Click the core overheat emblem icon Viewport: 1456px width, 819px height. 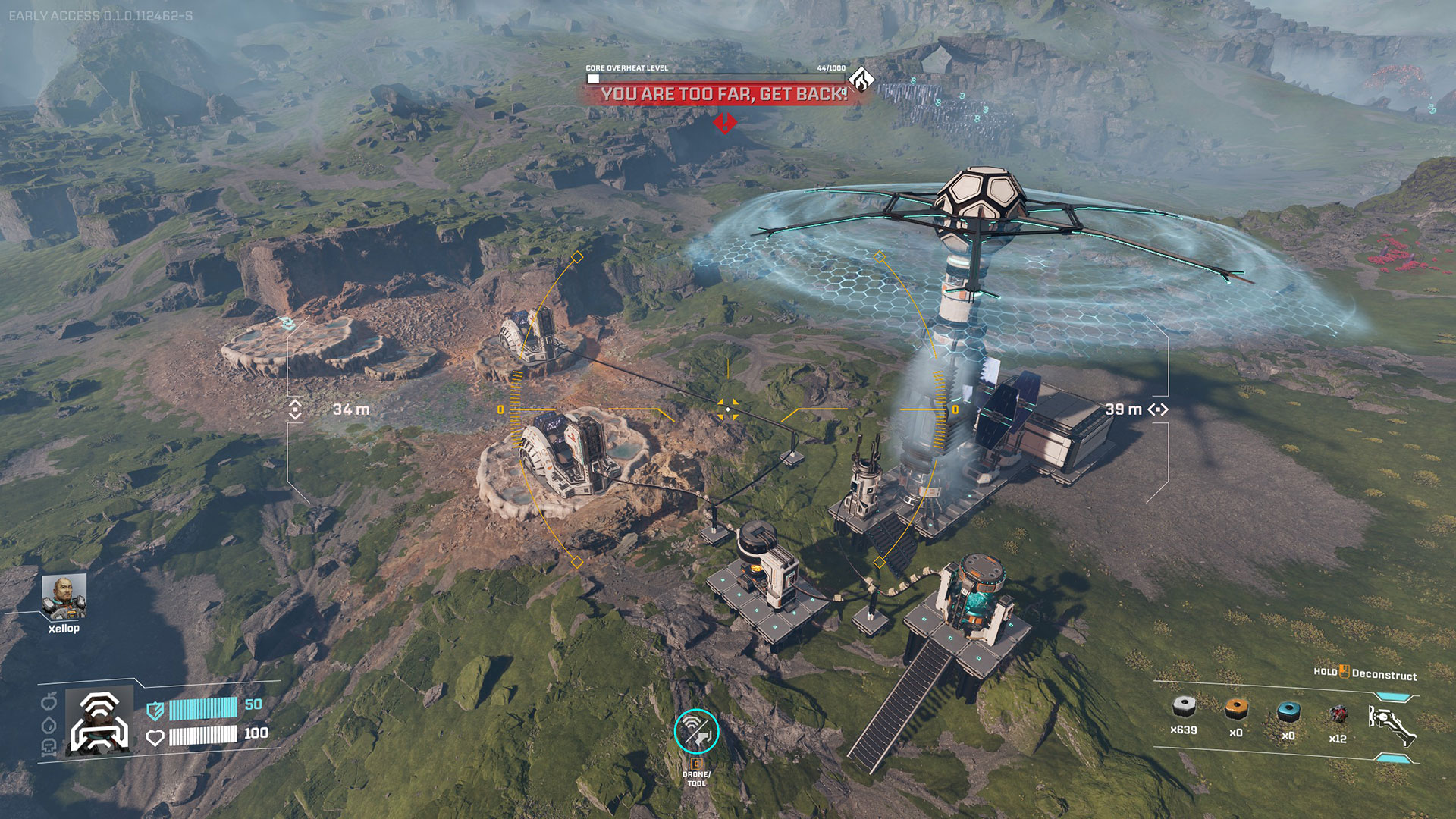click(861, 79)
